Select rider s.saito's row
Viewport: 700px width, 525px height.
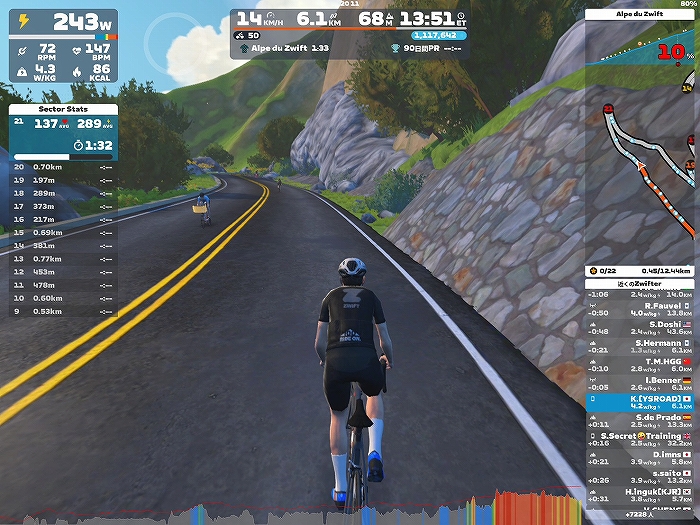(640, 475)
